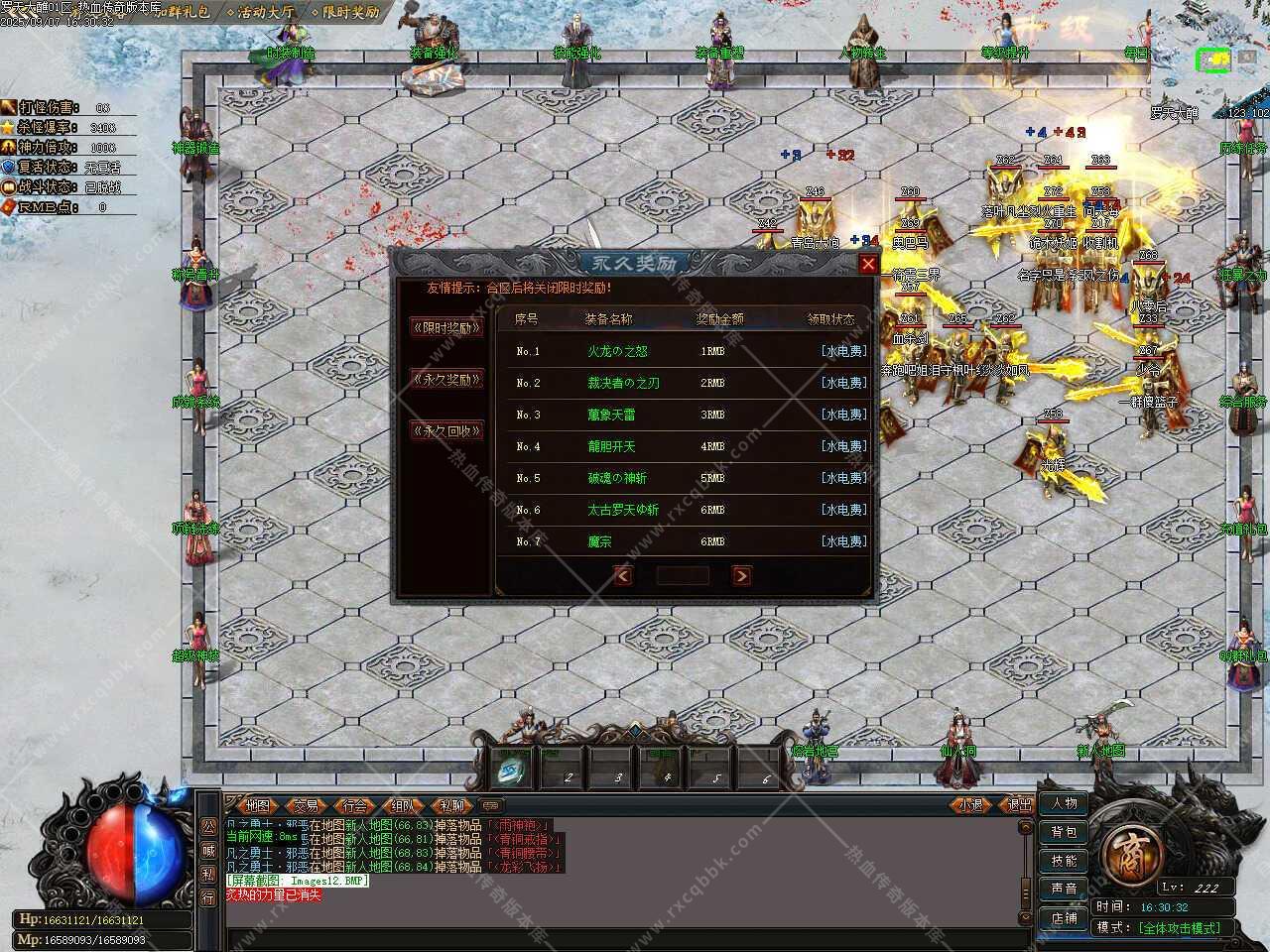Go to previous reward page arrow
Screen dimensions: 1270x952
[623, 575]
